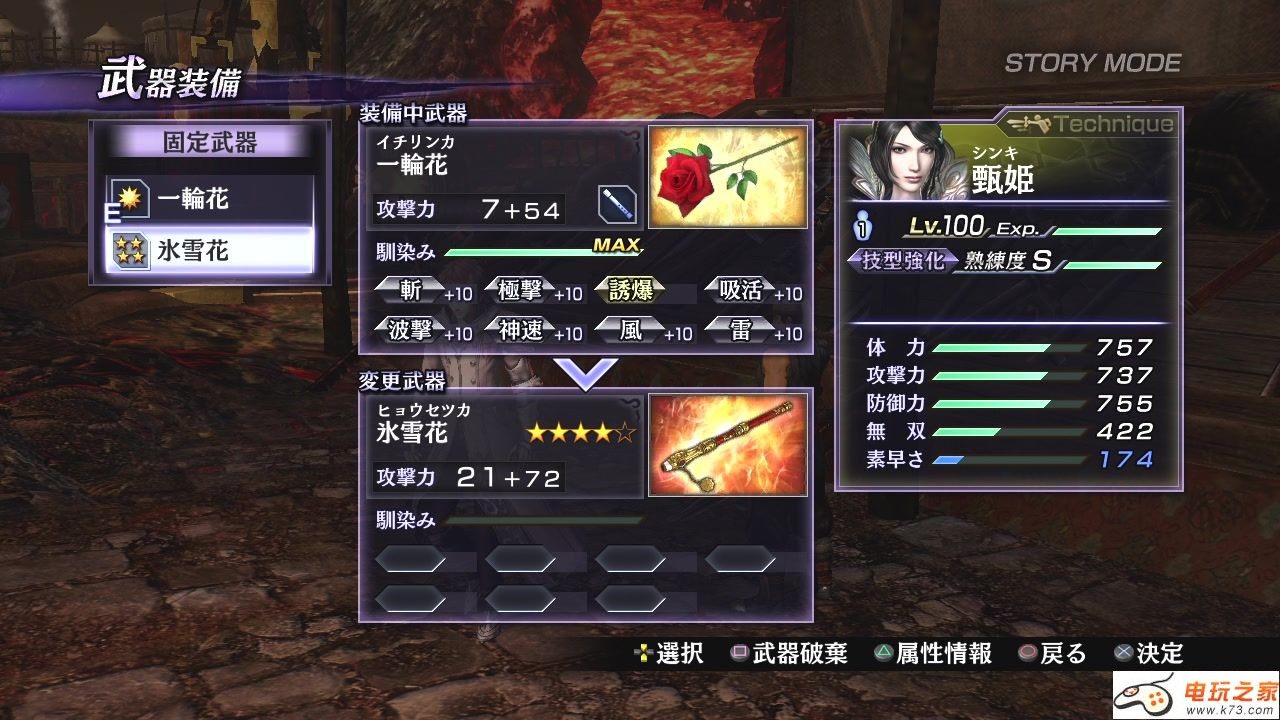Select the 一輪花 weapon entry
Image resolution: width=1280 pixels, height=720 pixels.
pyautogui.click(x=210, y=200)
